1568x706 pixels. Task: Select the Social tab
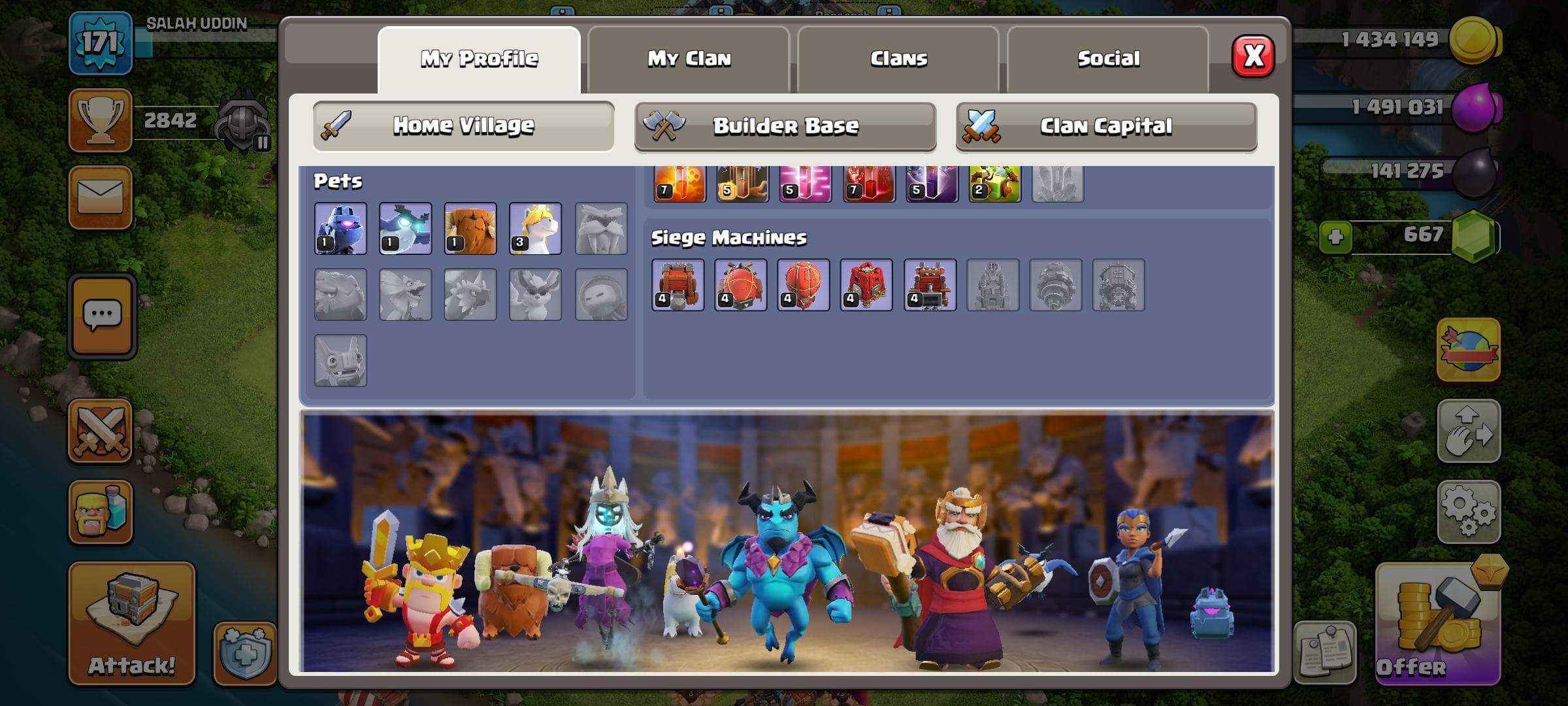(x=1108, y=59)
